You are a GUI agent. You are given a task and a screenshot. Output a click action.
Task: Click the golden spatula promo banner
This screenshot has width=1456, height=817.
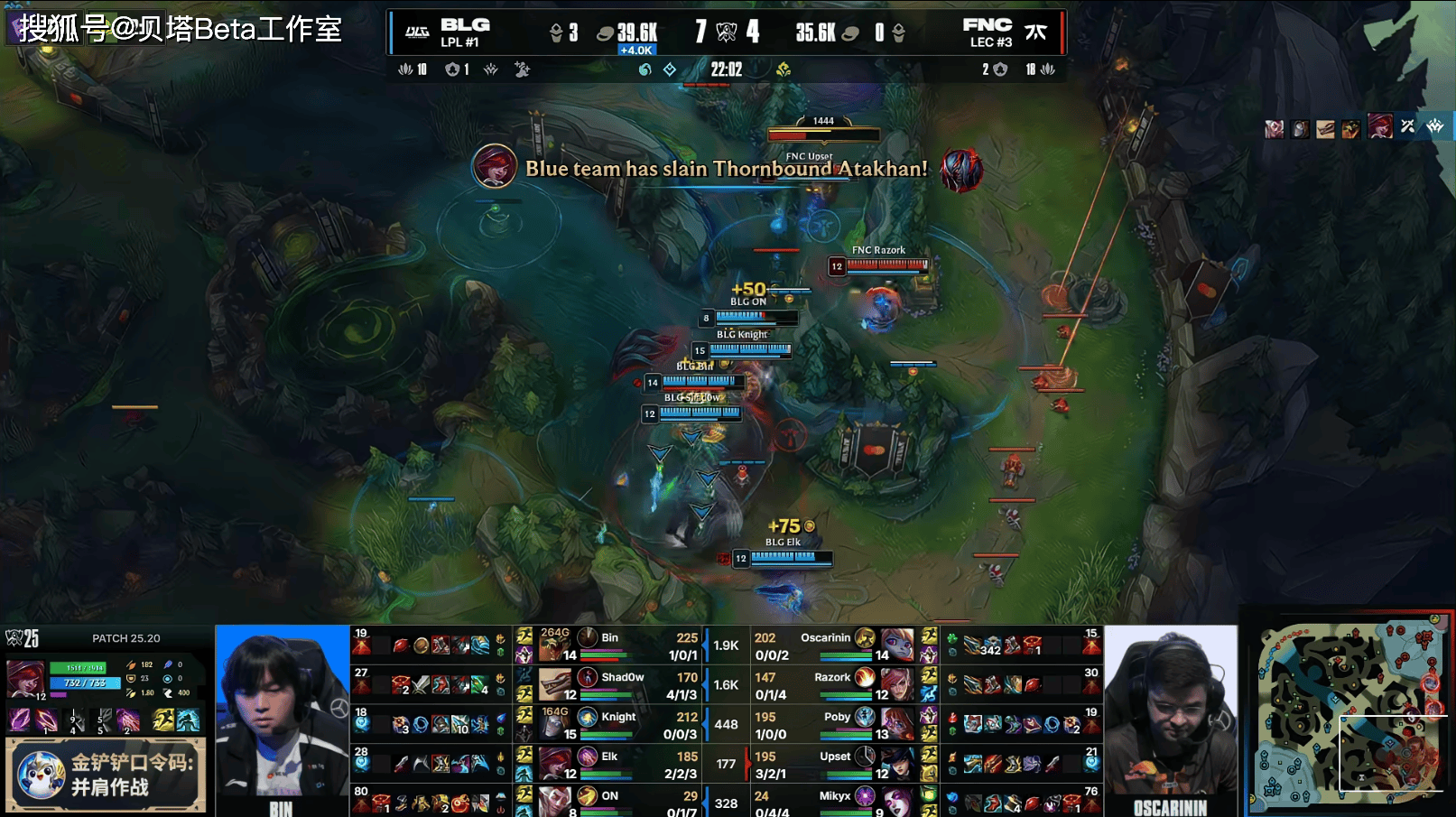(x=107, y=775)
